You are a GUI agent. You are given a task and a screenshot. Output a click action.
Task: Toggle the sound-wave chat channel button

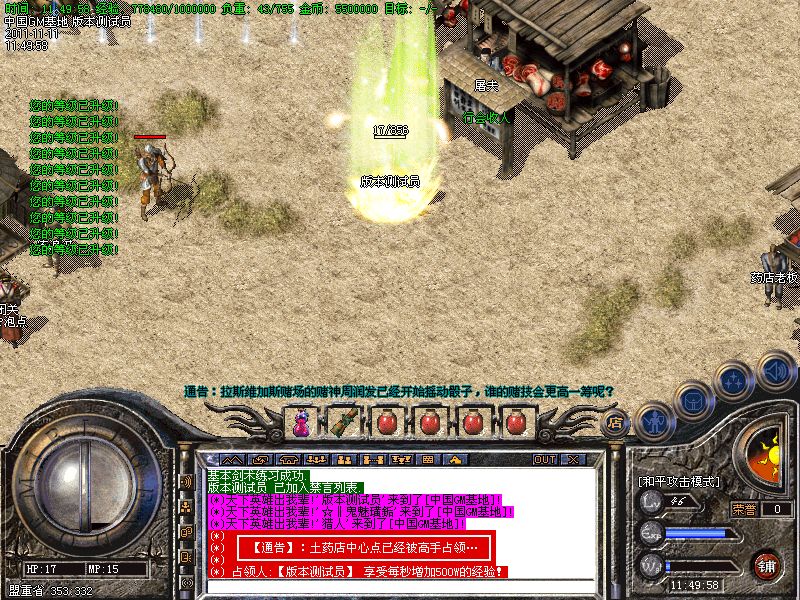coord(185,481)
